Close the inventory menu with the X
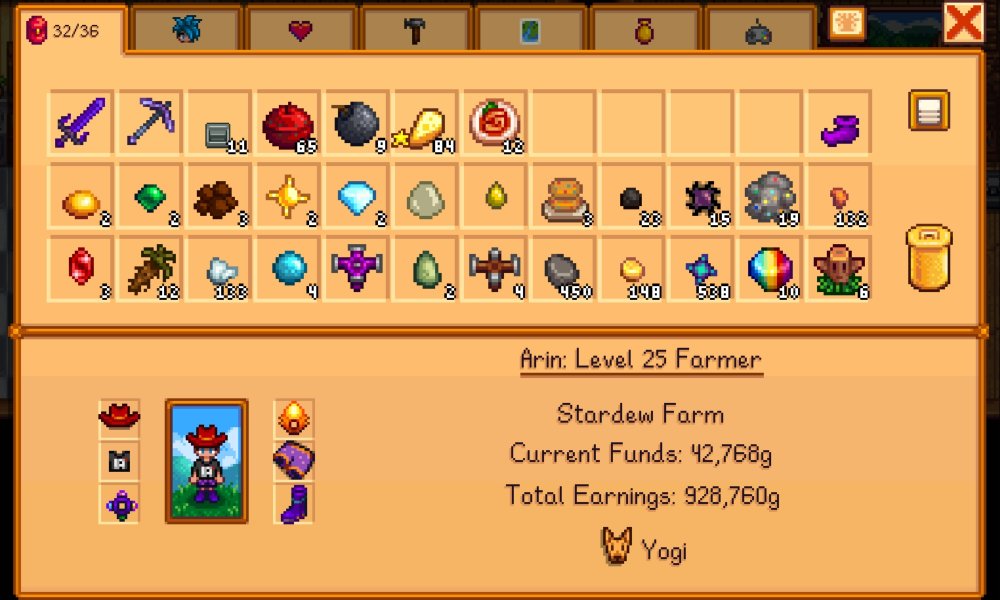The width and height of the screenshot is (1000, 600). 964,22
